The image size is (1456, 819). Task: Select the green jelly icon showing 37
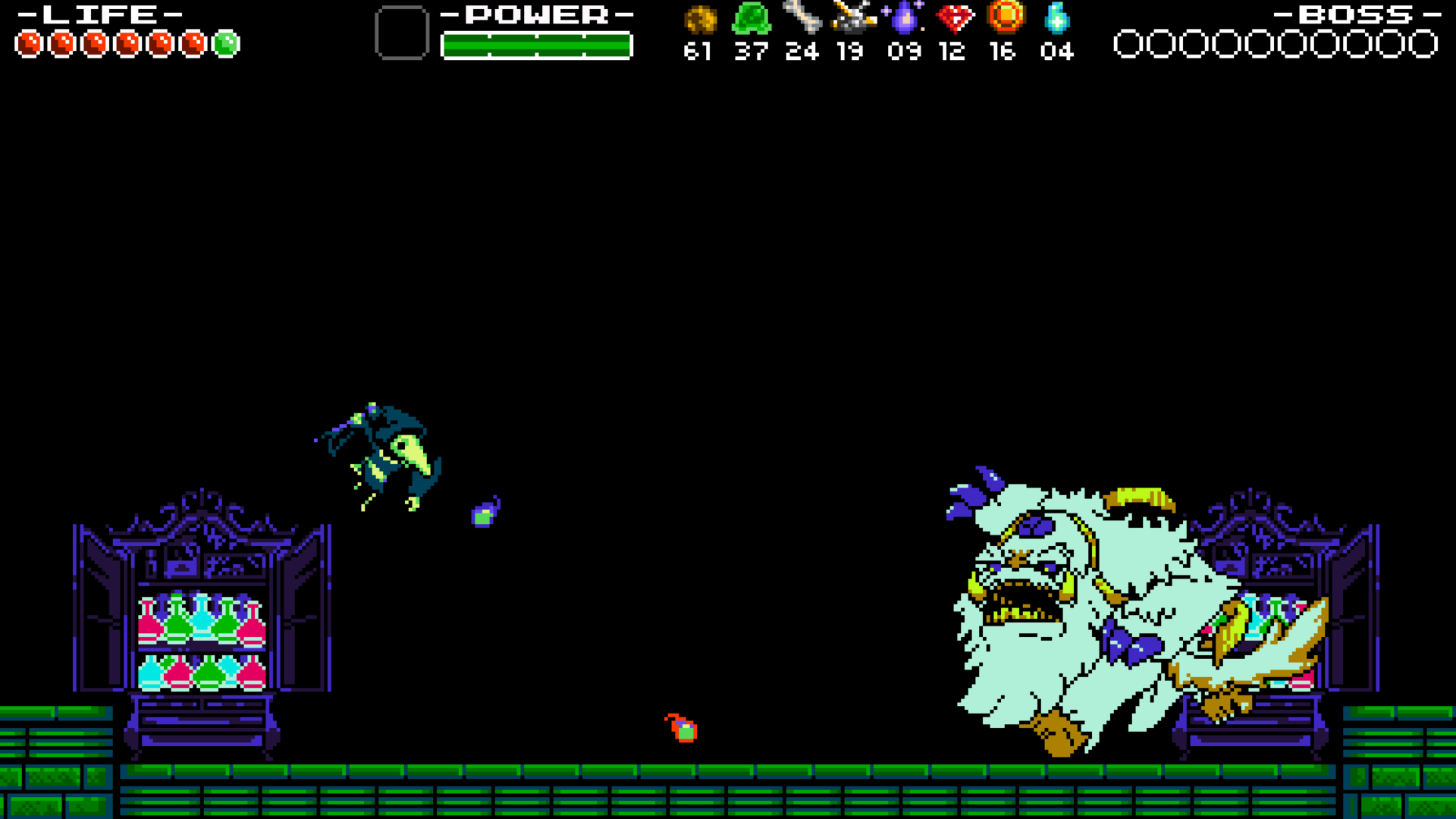[751, 19]
